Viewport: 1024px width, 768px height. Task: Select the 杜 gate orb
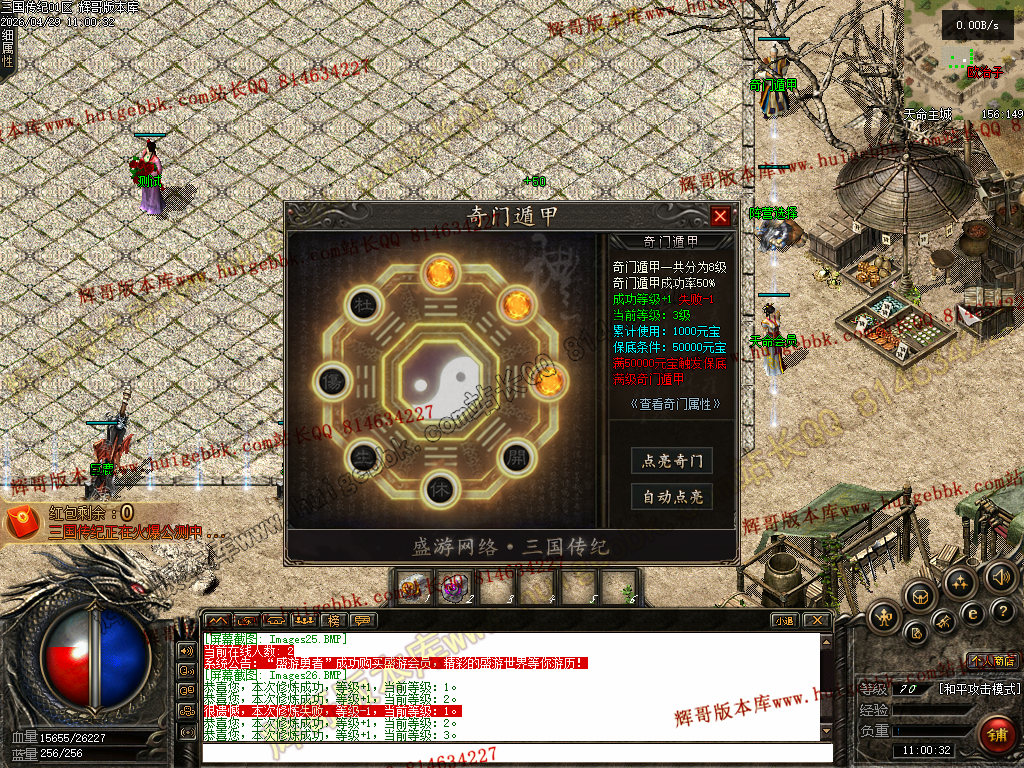tap(360, 305)
